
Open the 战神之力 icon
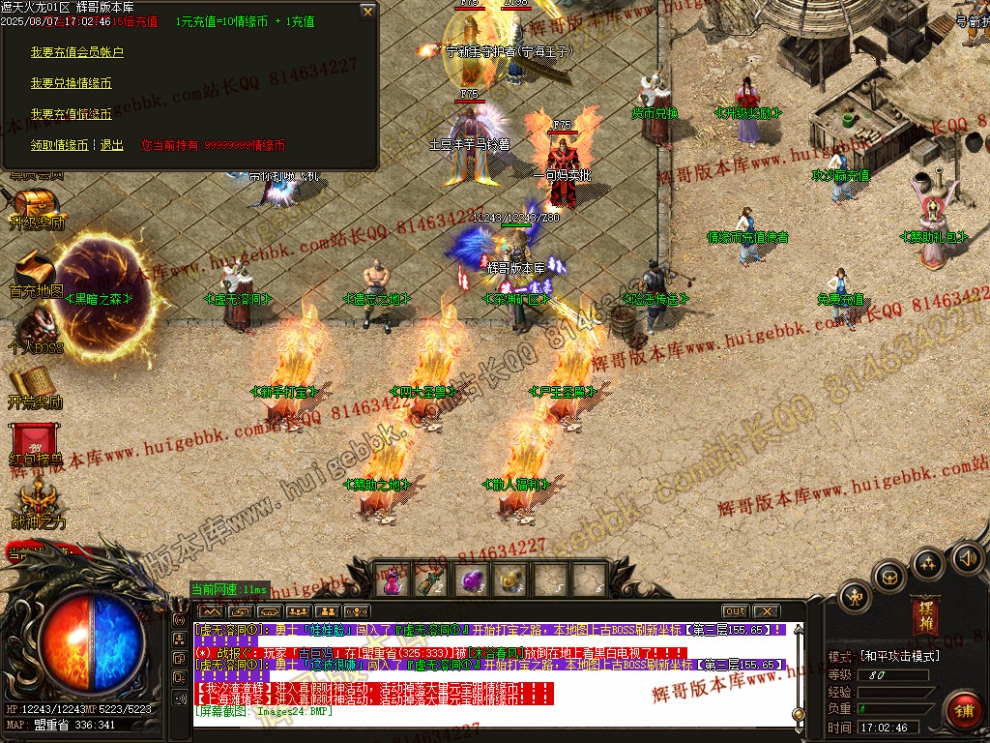pyautogui.click(x=38, y=500)
